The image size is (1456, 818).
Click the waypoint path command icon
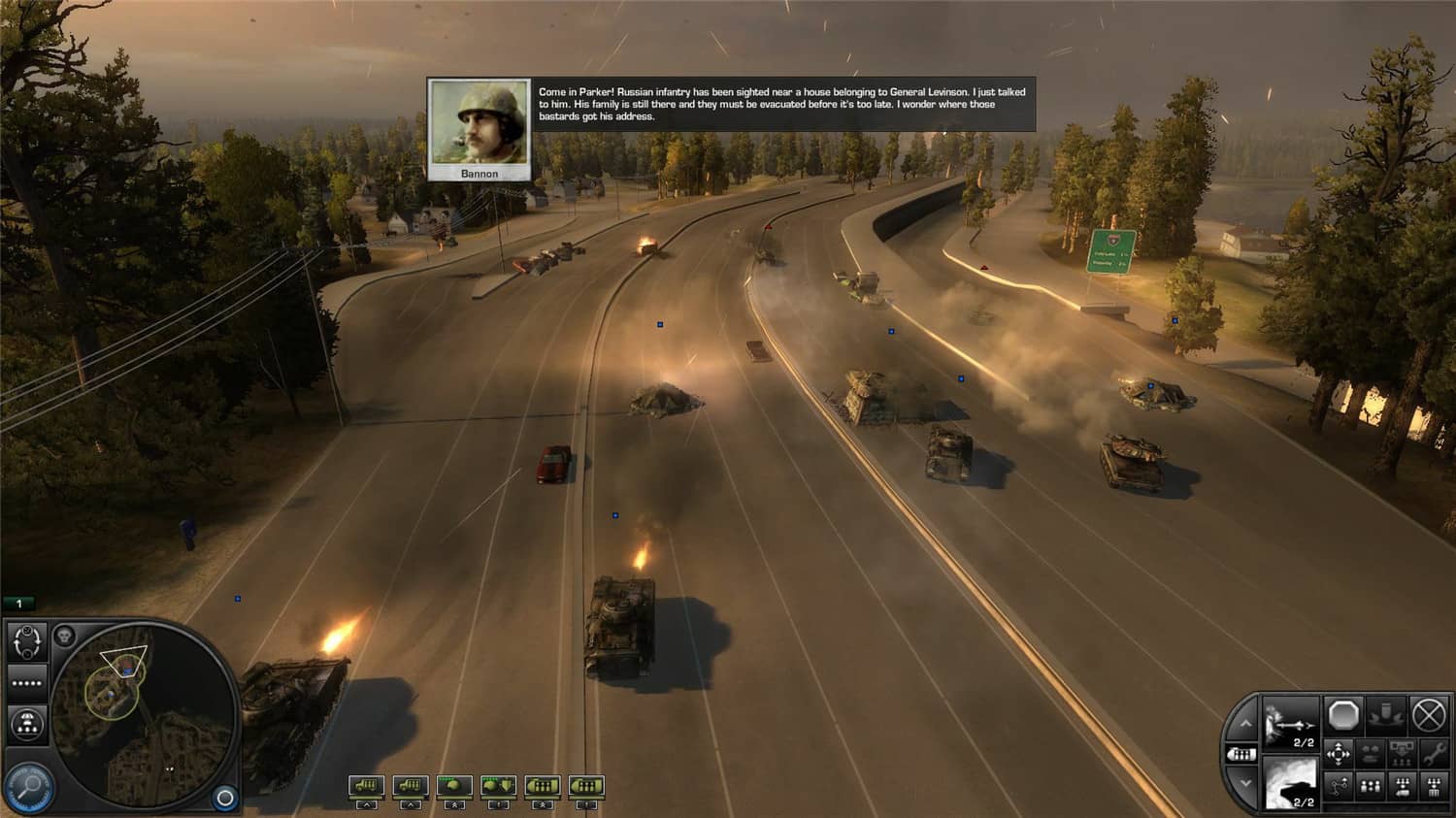[1339, 786]
